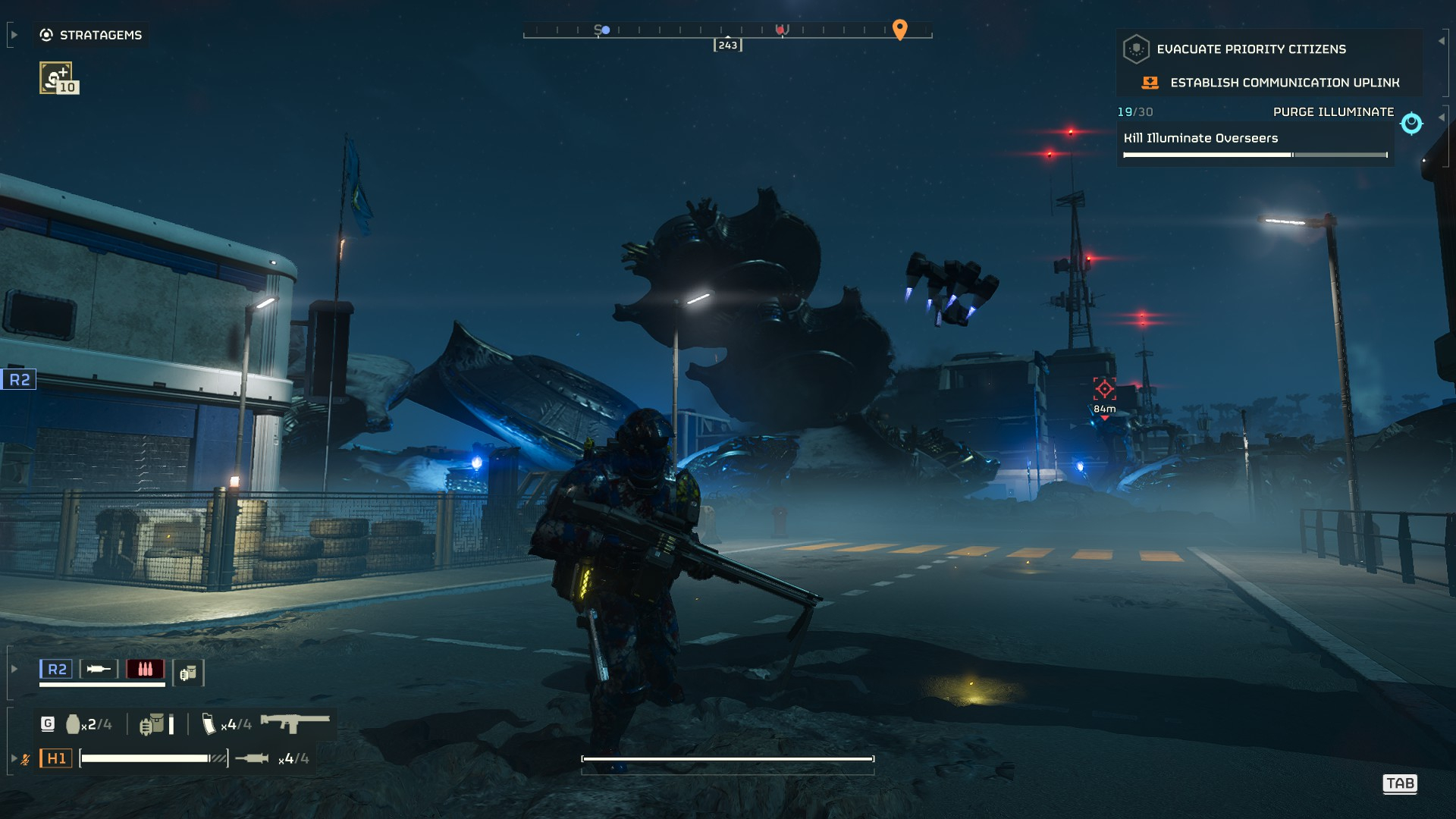Click the orange objective marker on compass
The width and height of the screenshot is (1456, 819).
pos(899,29)
